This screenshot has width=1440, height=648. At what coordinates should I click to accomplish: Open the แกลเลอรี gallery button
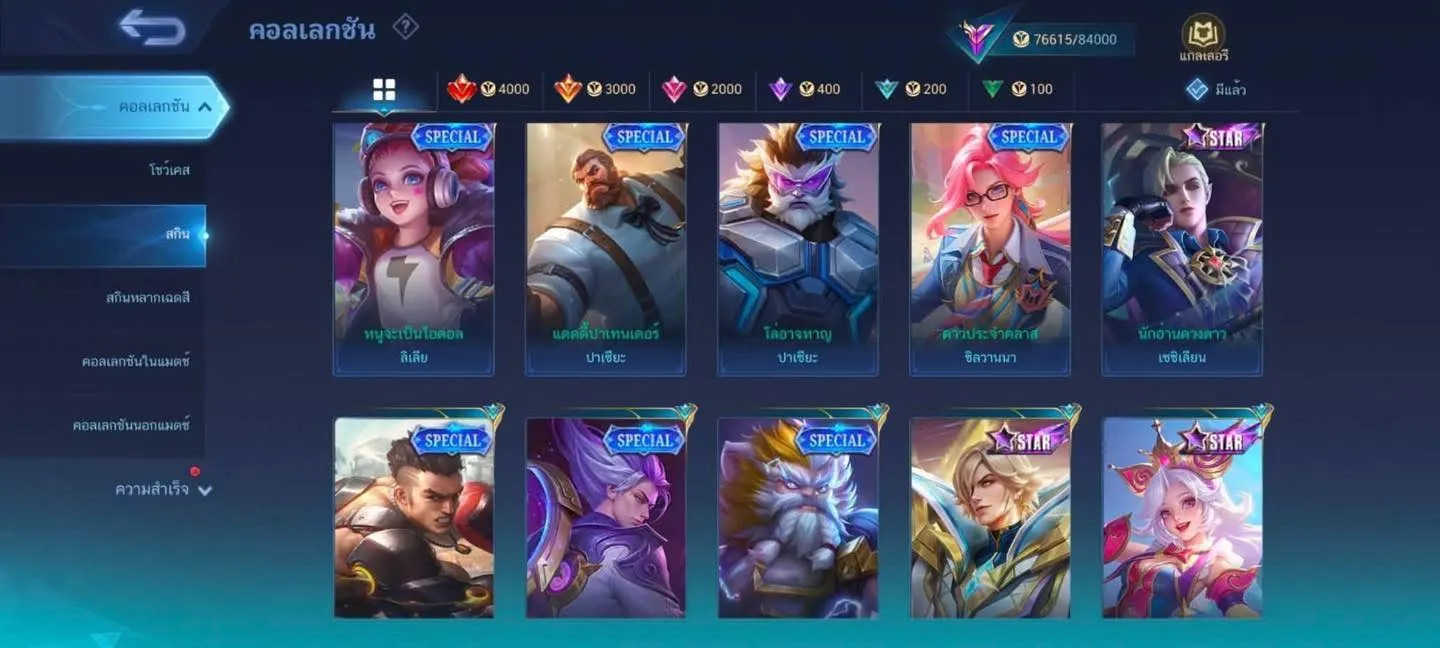tap(1203, 38)
